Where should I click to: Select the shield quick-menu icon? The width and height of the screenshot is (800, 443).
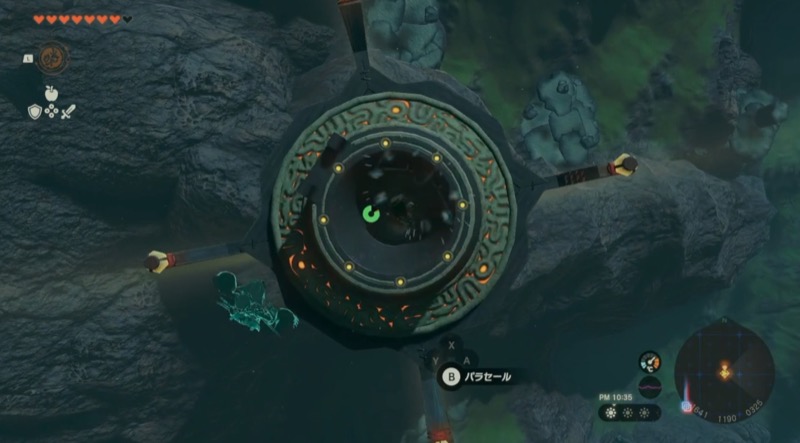point(34,112)
